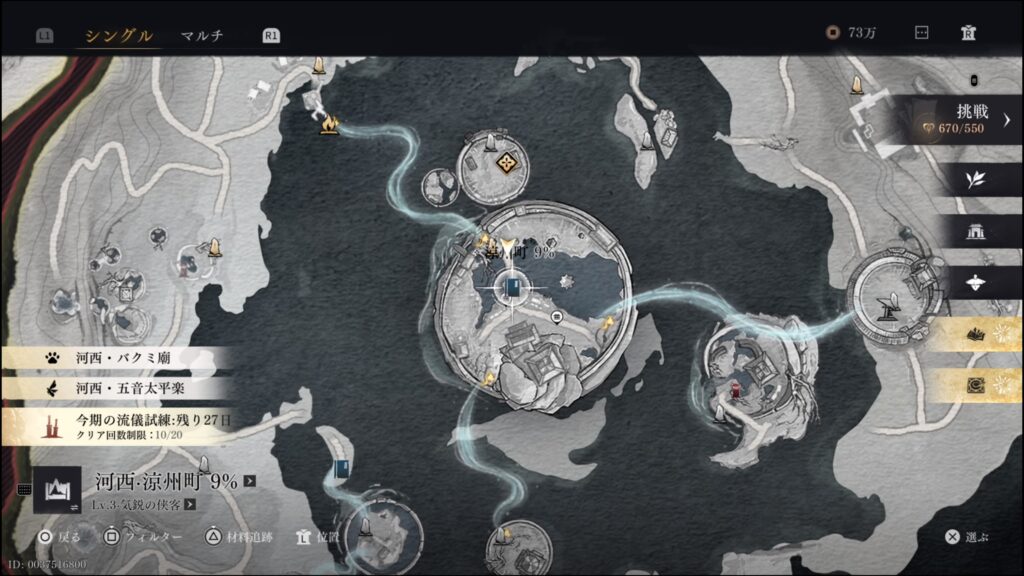Viewport: 1024px width, 576px height.
Task: Switch to the シングル tab
Action: pyautogui.click(x=118, y=35)
